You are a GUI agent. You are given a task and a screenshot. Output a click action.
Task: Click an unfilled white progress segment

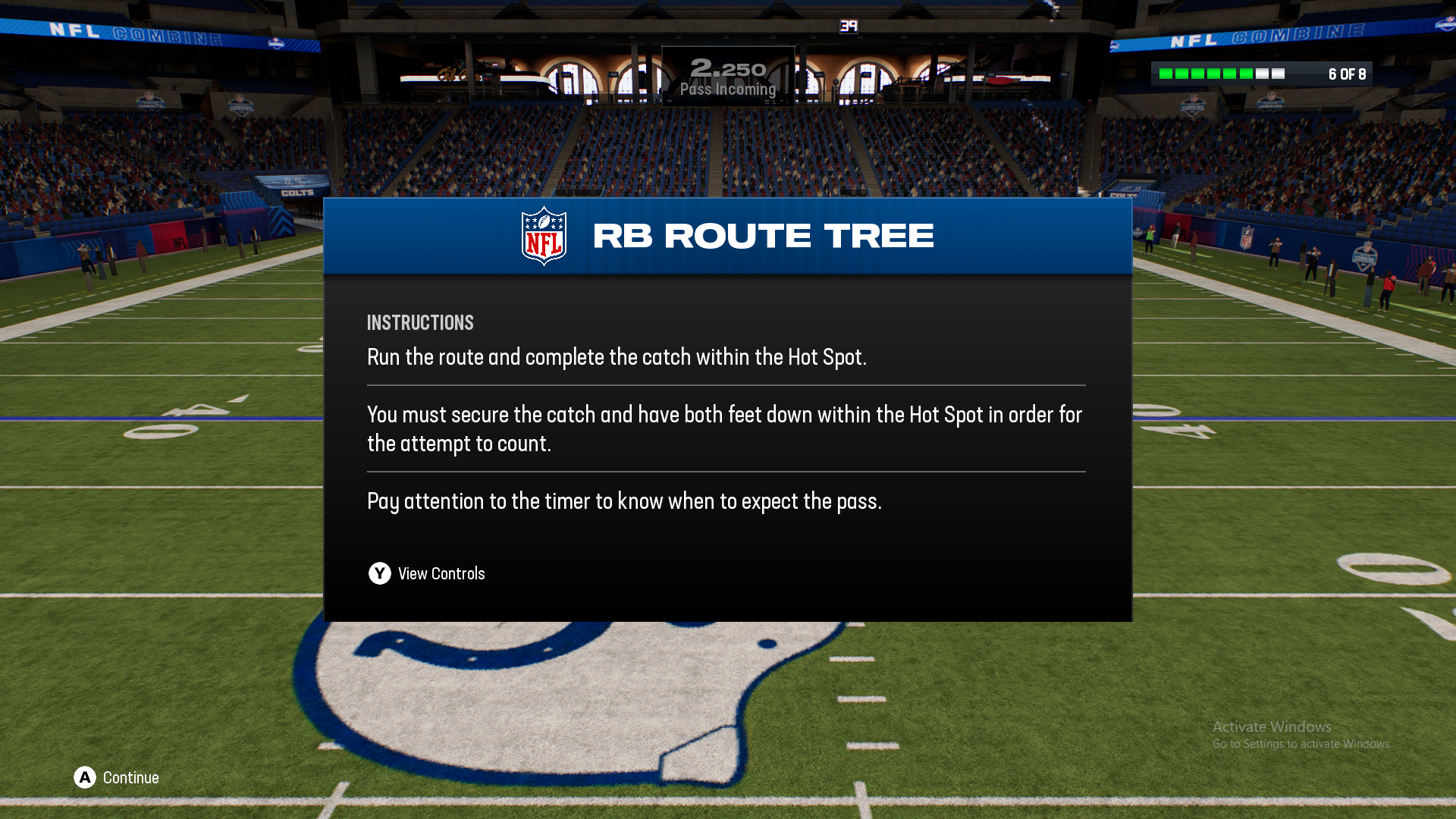click(1263, 74)
